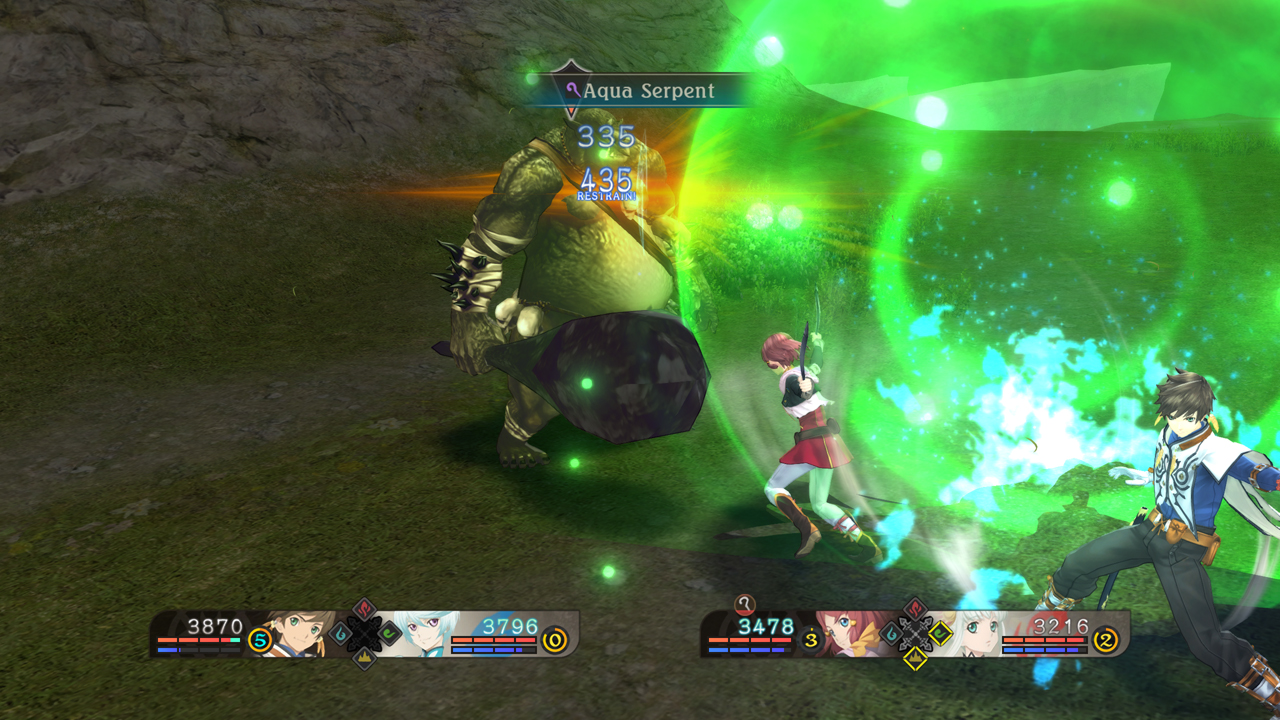Choose the red fire seraph icon between Sorey and Mikleo
The image size is (1280, 720).
point(364,610)
